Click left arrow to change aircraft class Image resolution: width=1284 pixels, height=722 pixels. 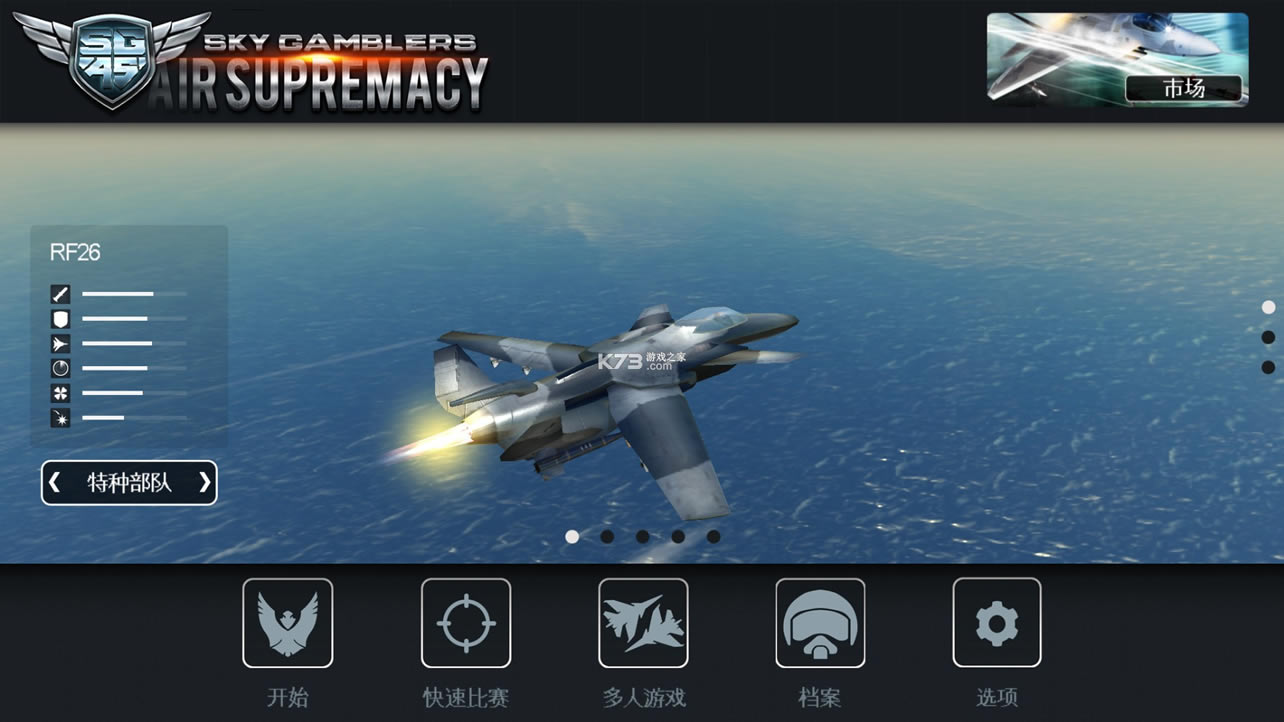coord(55,482)
